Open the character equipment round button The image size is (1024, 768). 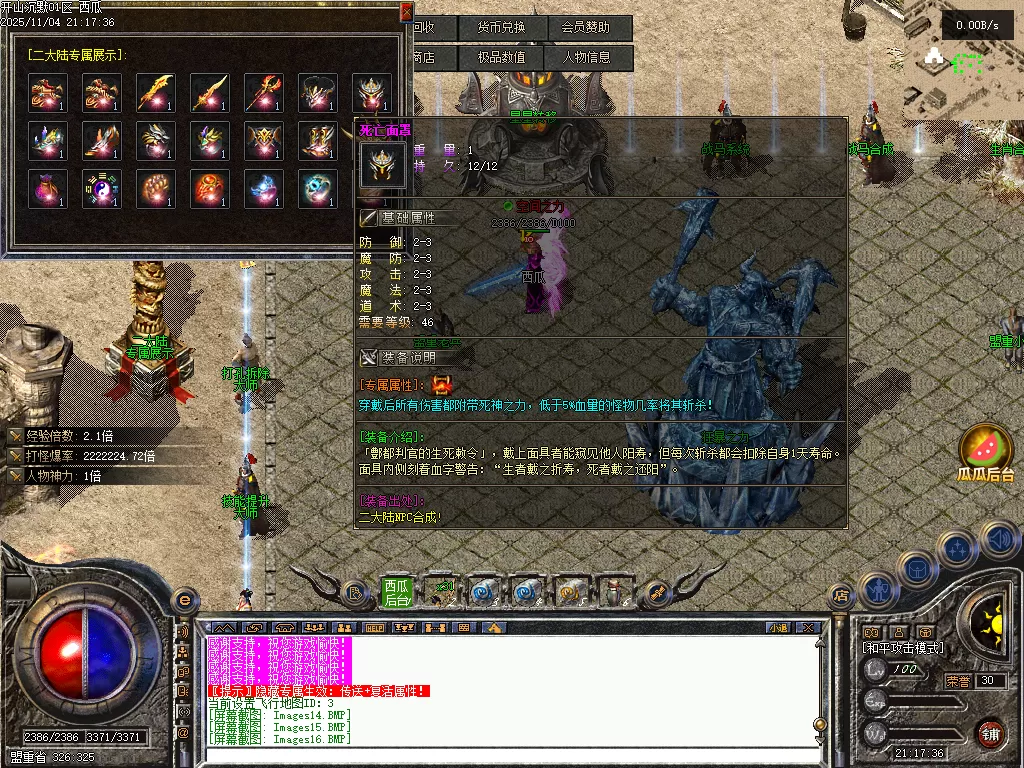click(877, 591)
